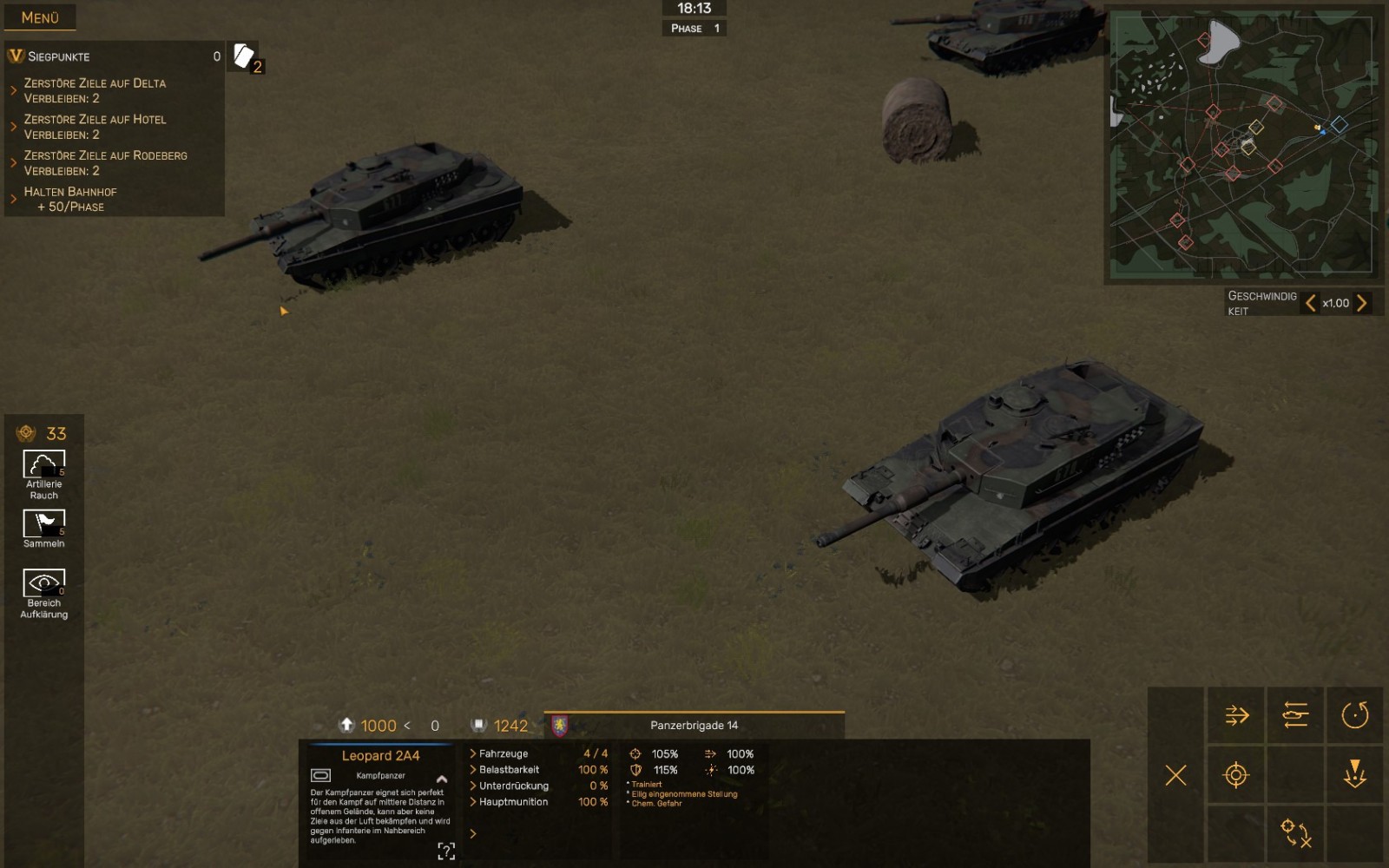Select the Zerstöre Ziele auf Hotel objective
The image size is (1389, 868).
coord(95,127)
